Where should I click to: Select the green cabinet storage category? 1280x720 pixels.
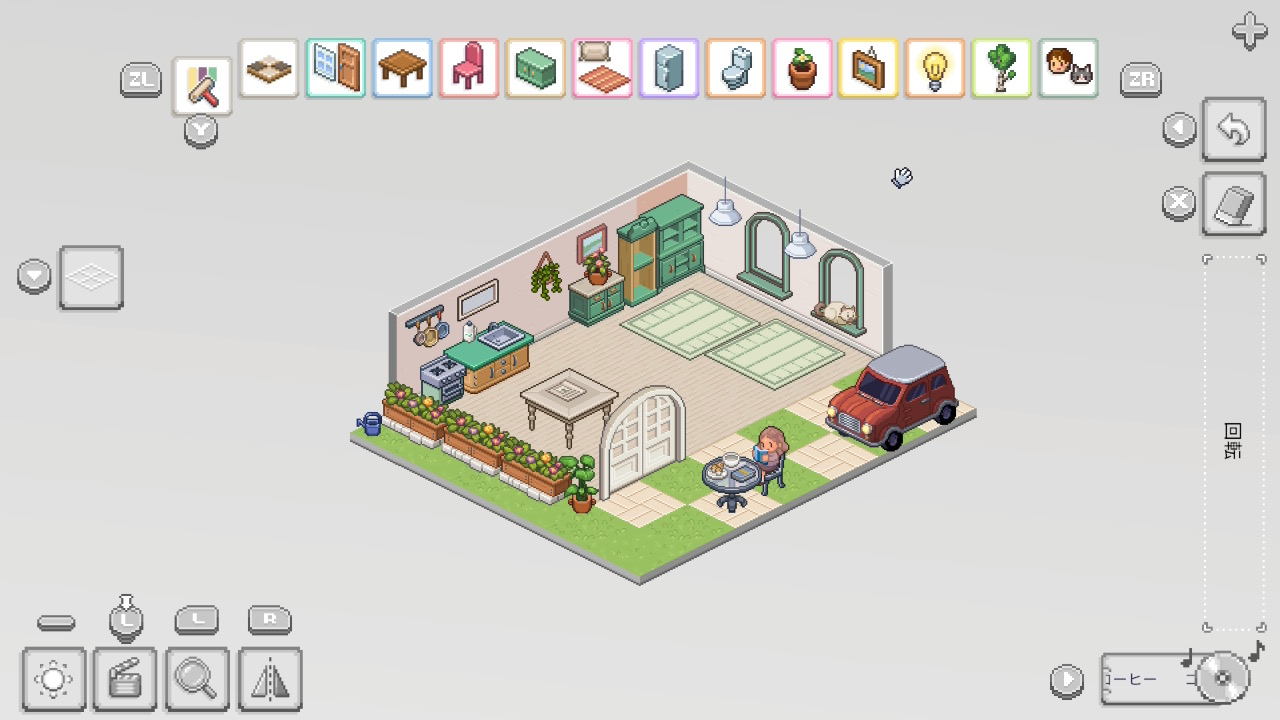coord(536,68)
